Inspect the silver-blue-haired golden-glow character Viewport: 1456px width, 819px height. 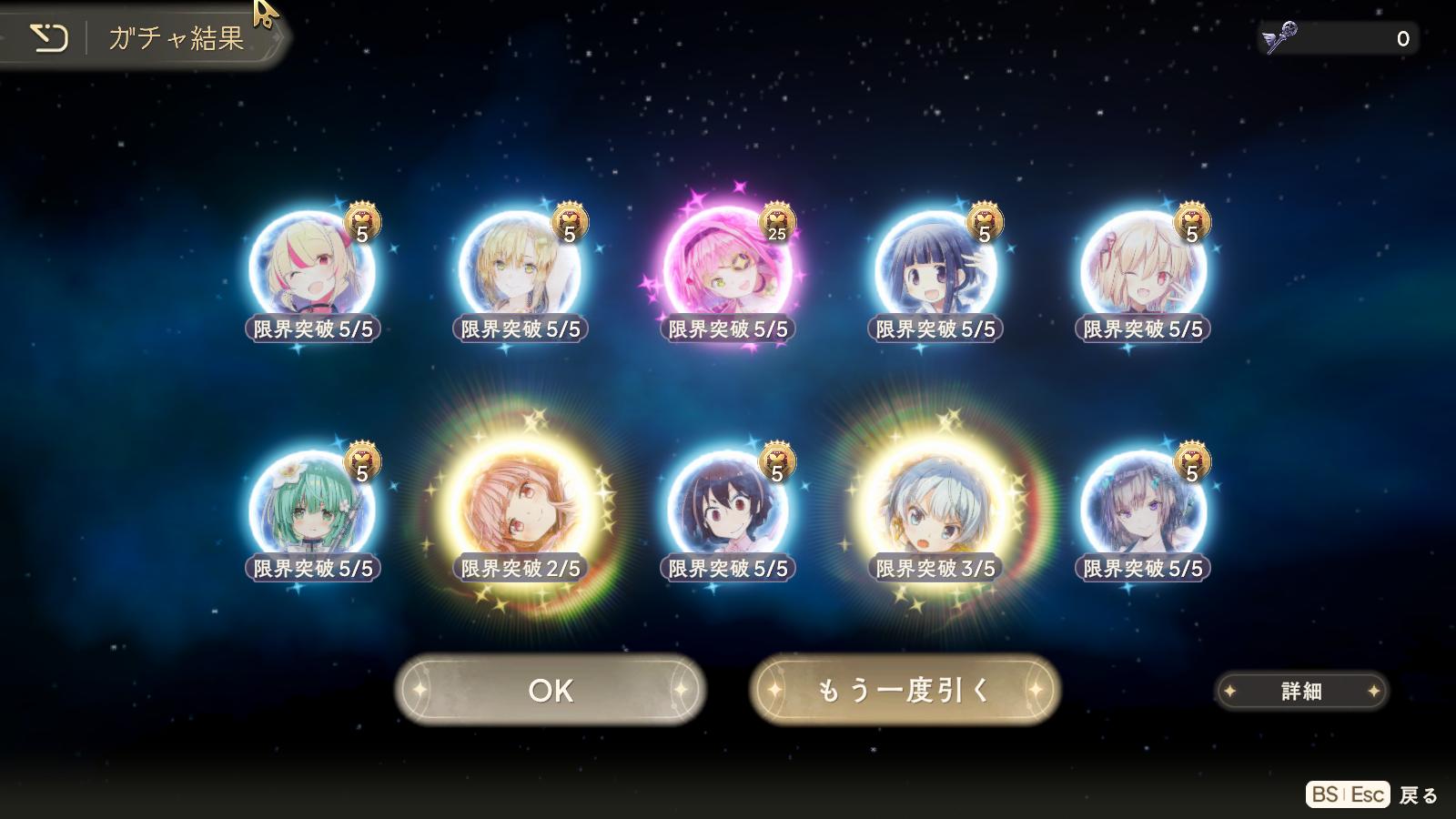point(935,510)
